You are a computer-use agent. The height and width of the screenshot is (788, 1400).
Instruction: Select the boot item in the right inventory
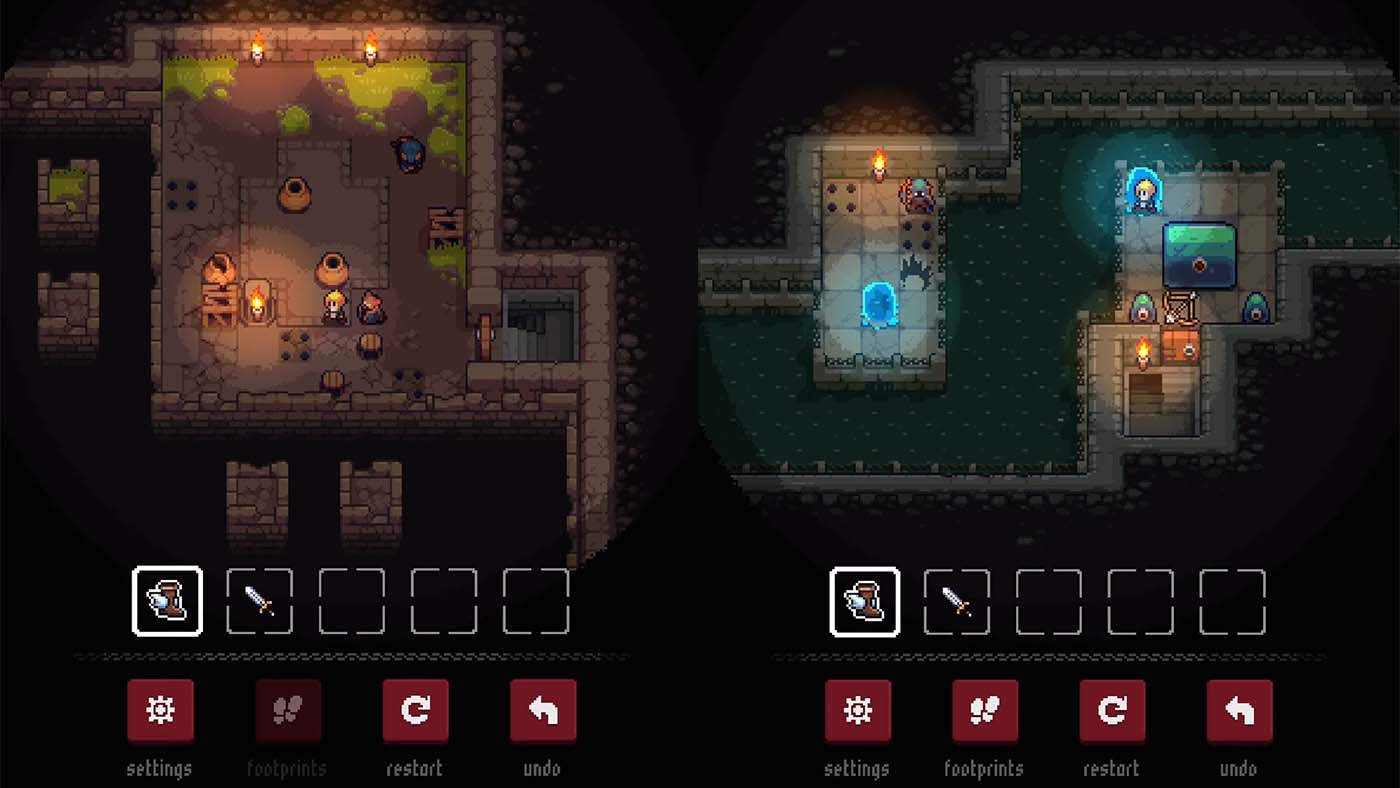coord(864,600)
